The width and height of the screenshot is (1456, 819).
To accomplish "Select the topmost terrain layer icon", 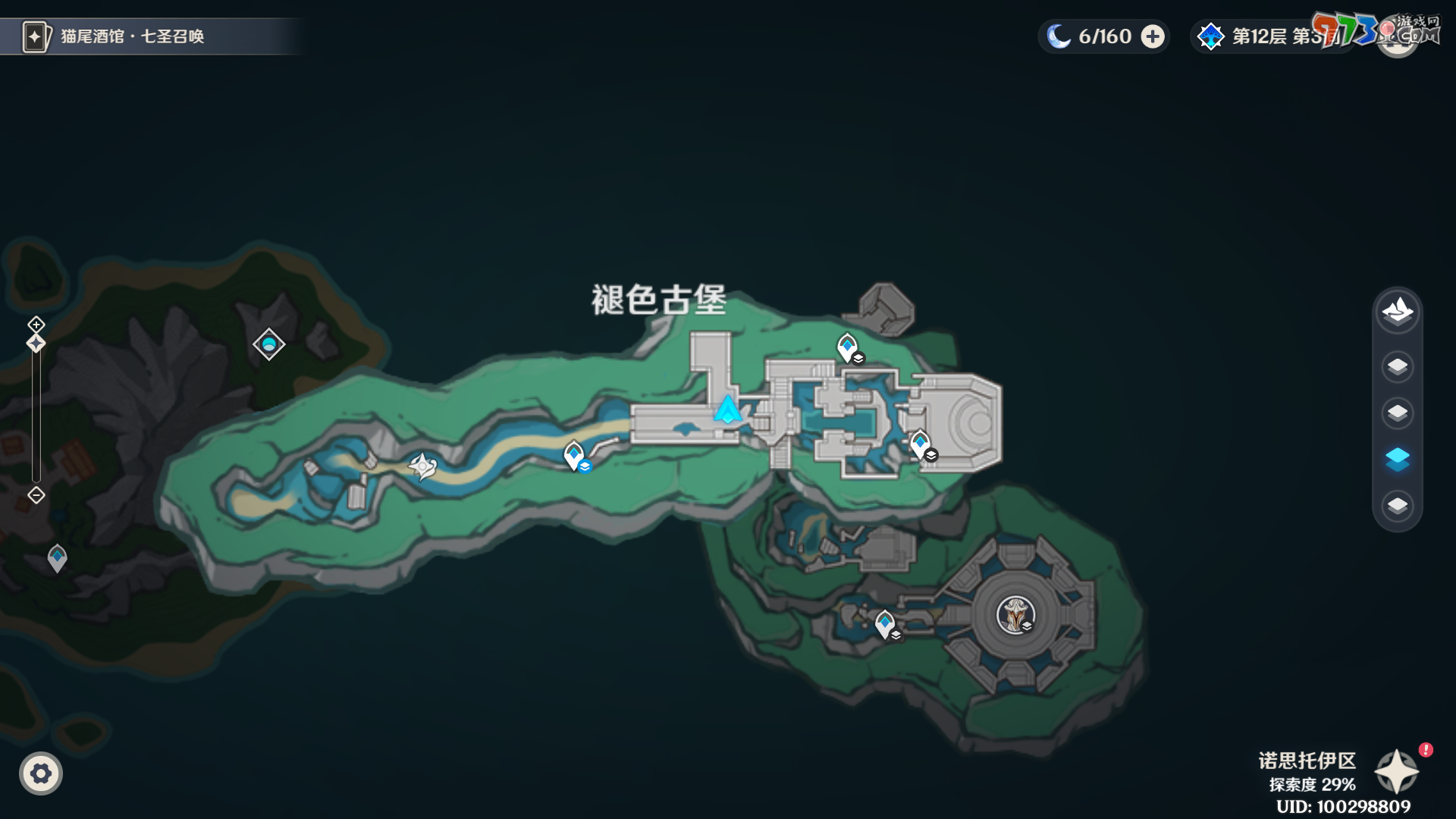I will tap(1398, 311).
